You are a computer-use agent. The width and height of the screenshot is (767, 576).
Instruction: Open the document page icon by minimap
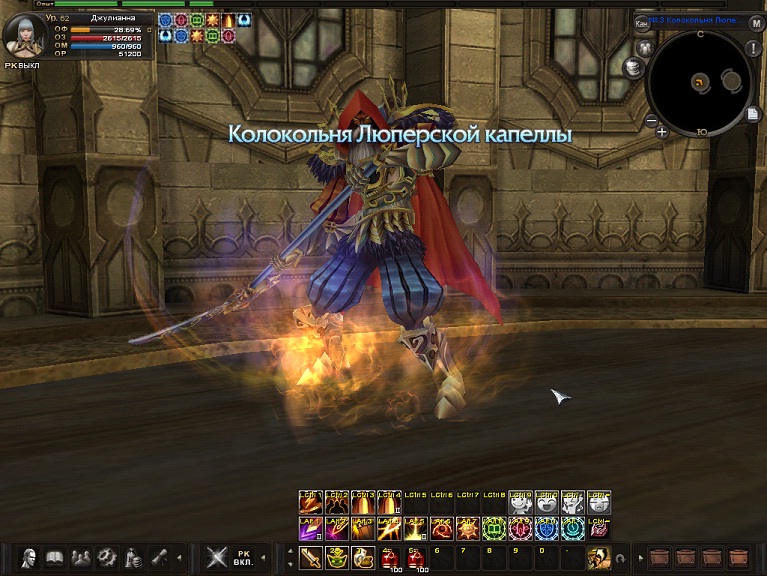[x=753, y=114]
